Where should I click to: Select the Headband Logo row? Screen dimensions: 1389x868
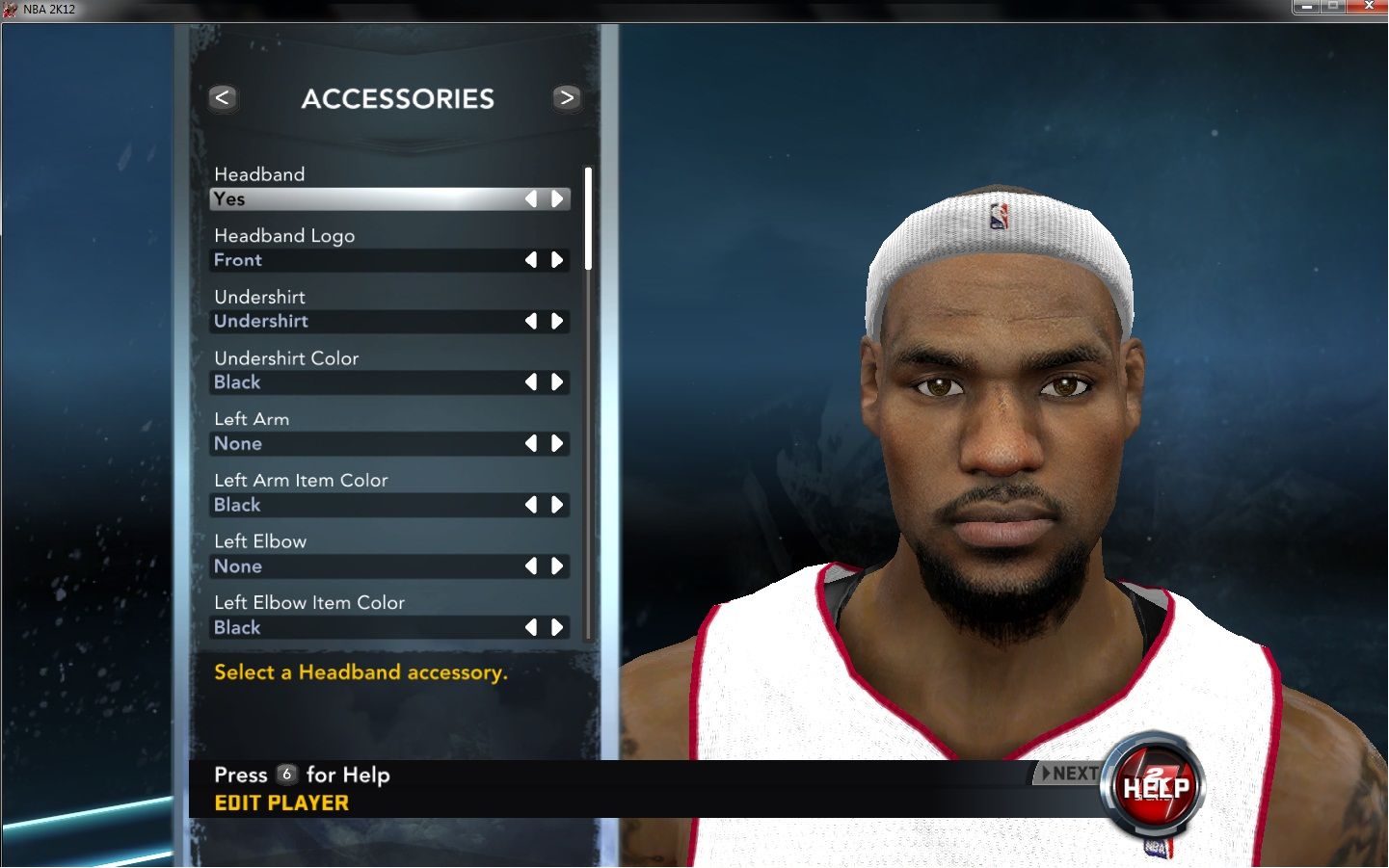366,260
